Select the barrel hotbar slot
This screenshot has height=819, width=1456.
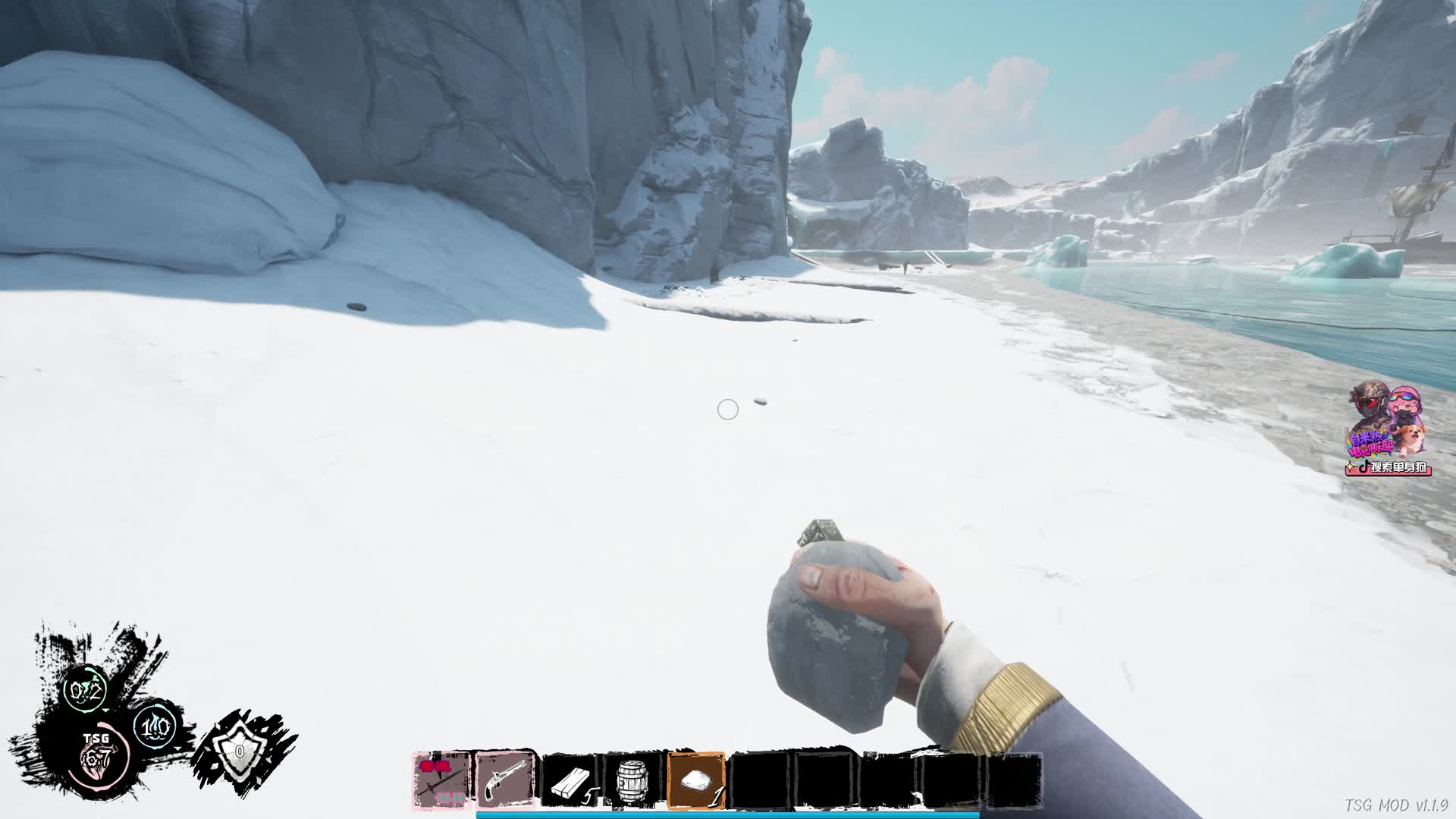coord(633,782)
